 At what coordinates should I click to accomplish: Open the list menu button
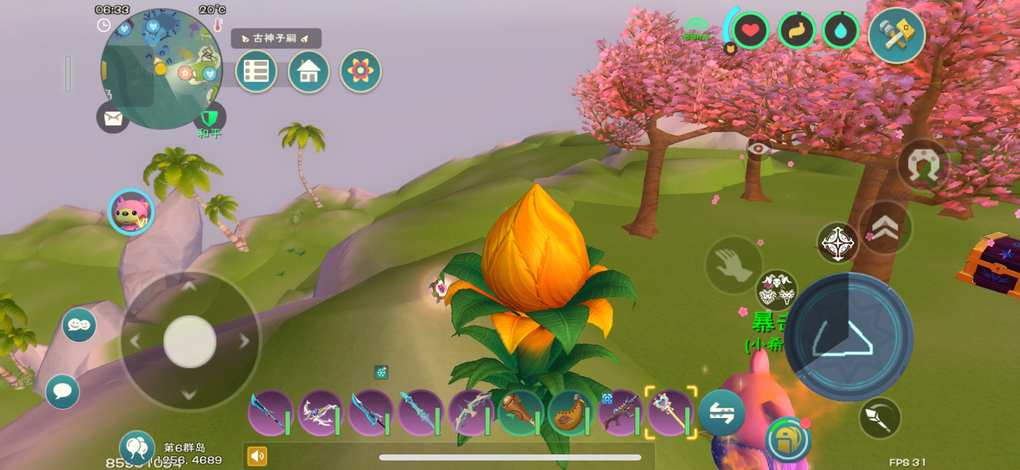point(256,72)
